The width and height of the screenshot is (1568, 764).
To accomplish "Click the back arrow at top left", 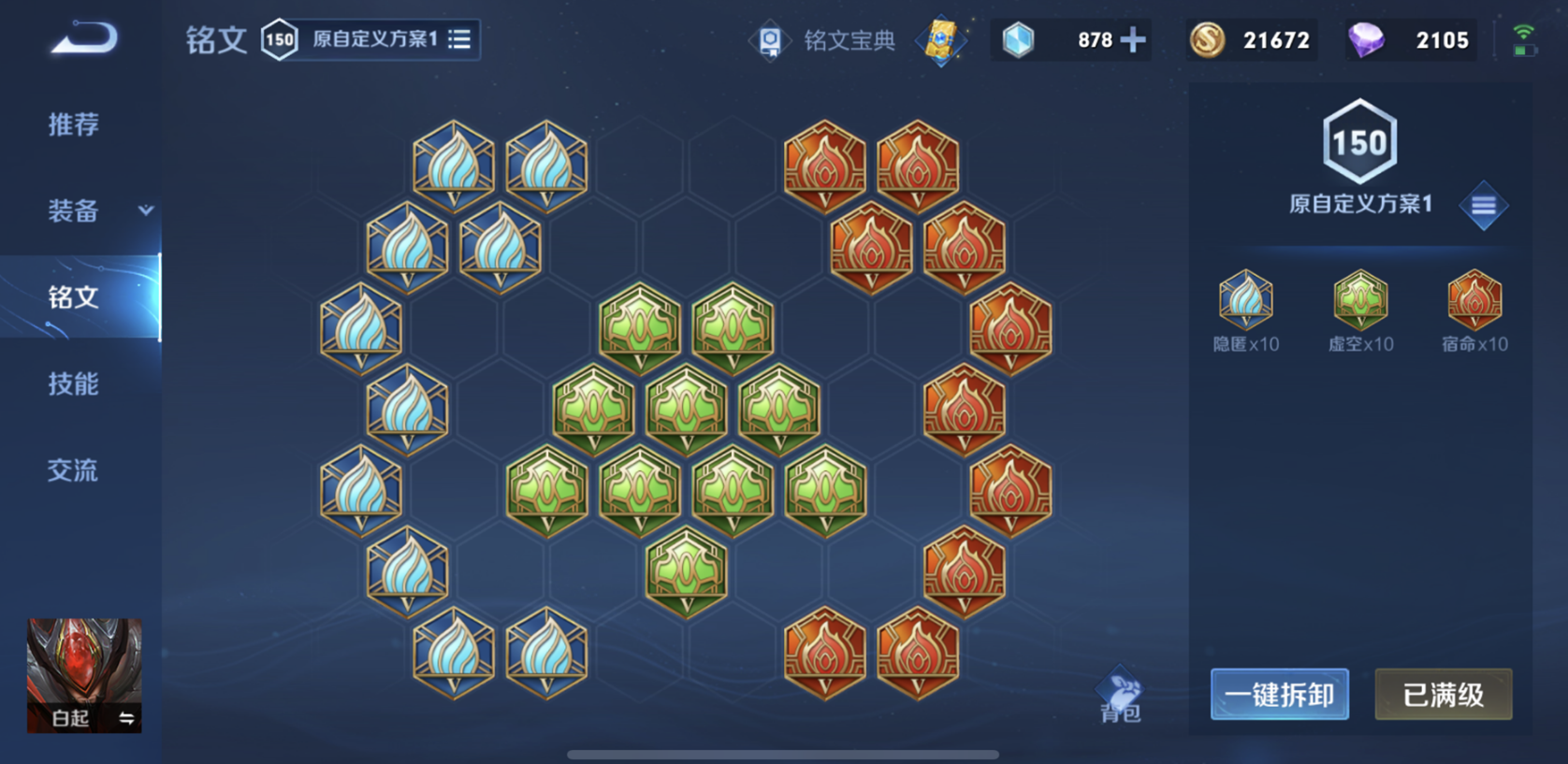I will [x=84, y=37].
